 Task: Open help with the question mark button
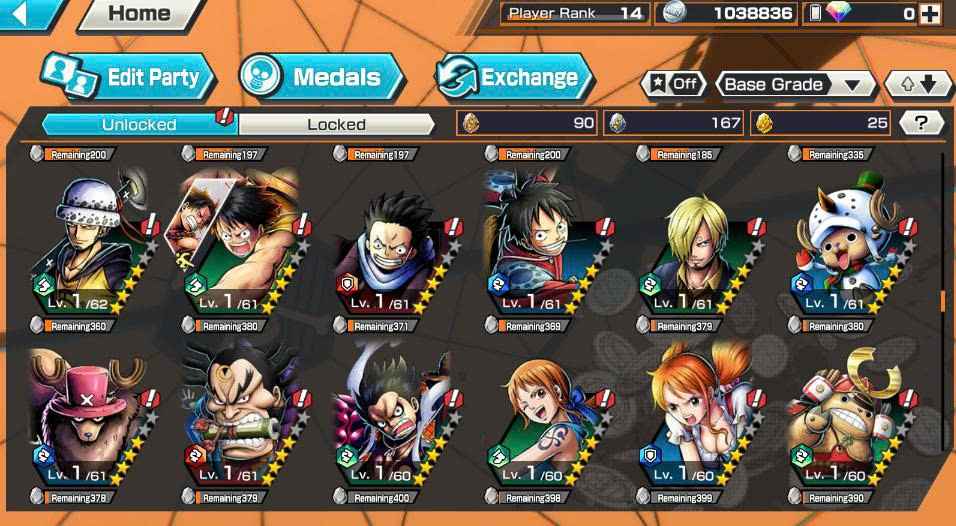tap(921, 123)
